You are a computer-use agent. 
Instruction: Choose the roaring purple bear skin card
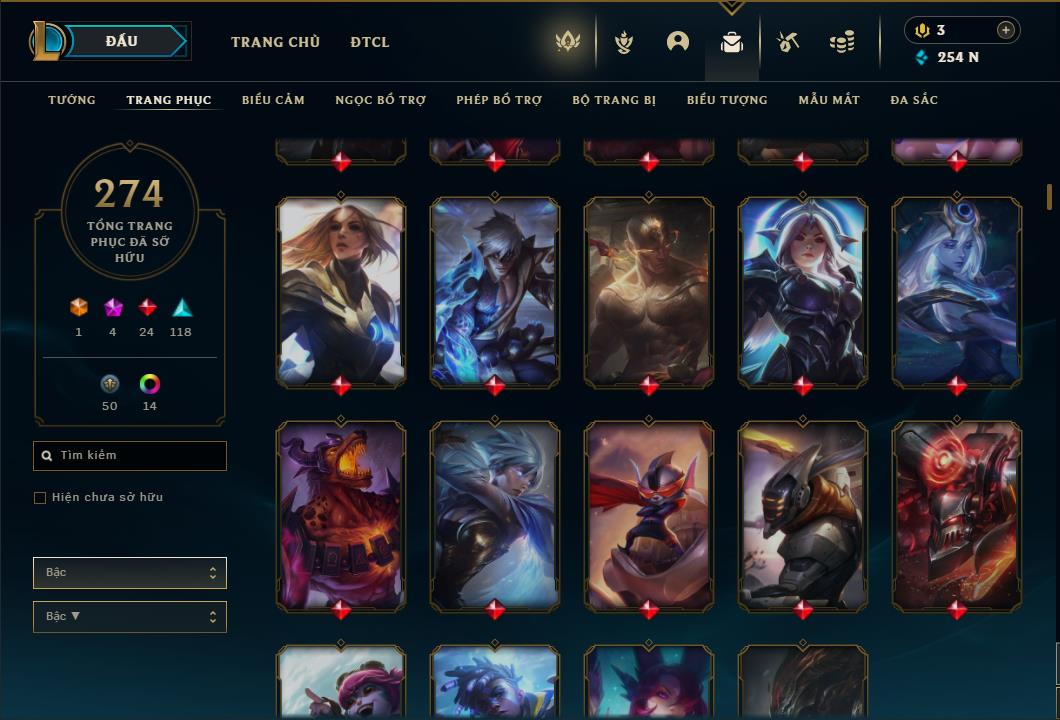341,515
